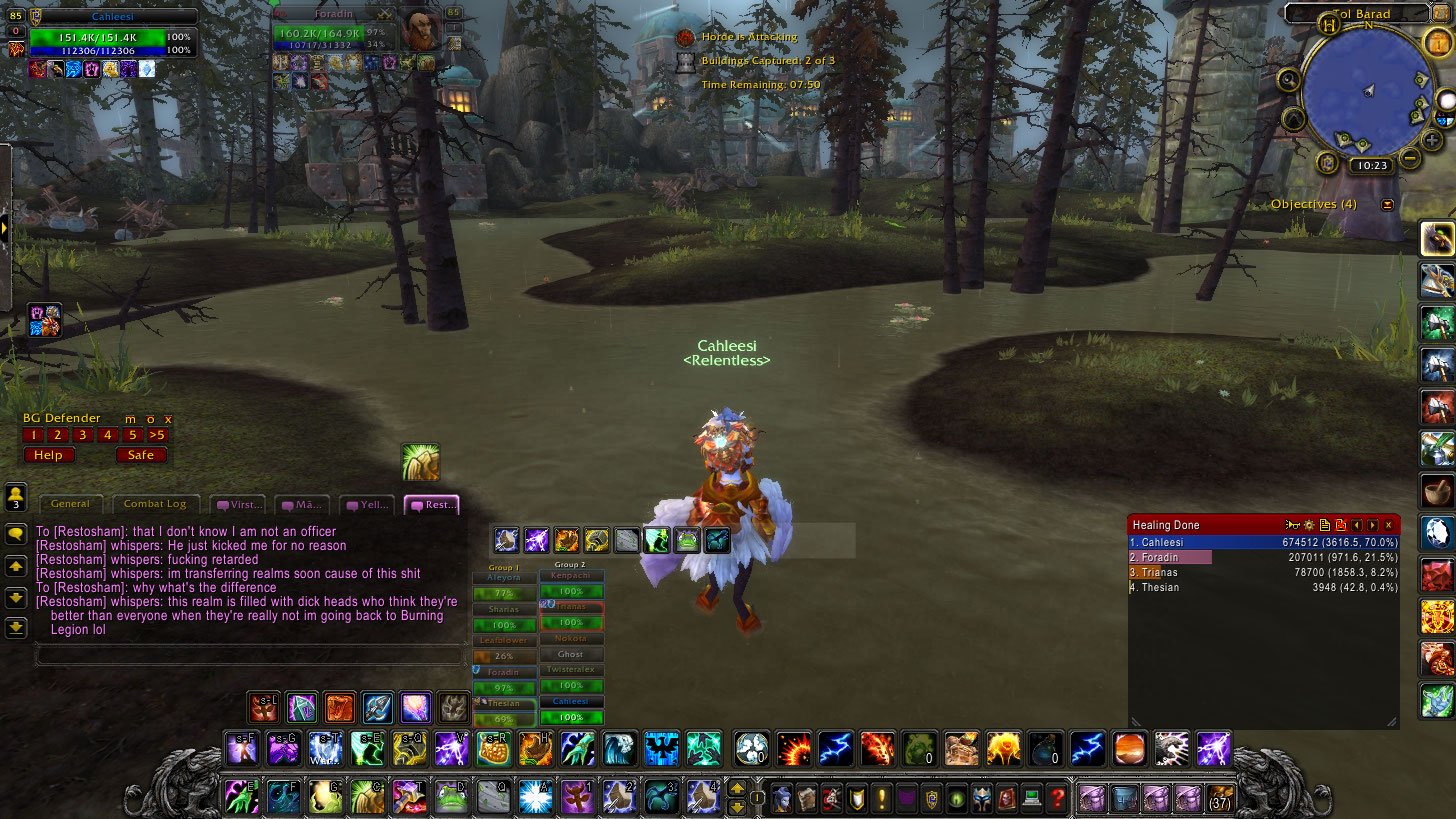Report base Safe in BG Defender
This screenshot has height=819, width=1456.
point(141,455)
